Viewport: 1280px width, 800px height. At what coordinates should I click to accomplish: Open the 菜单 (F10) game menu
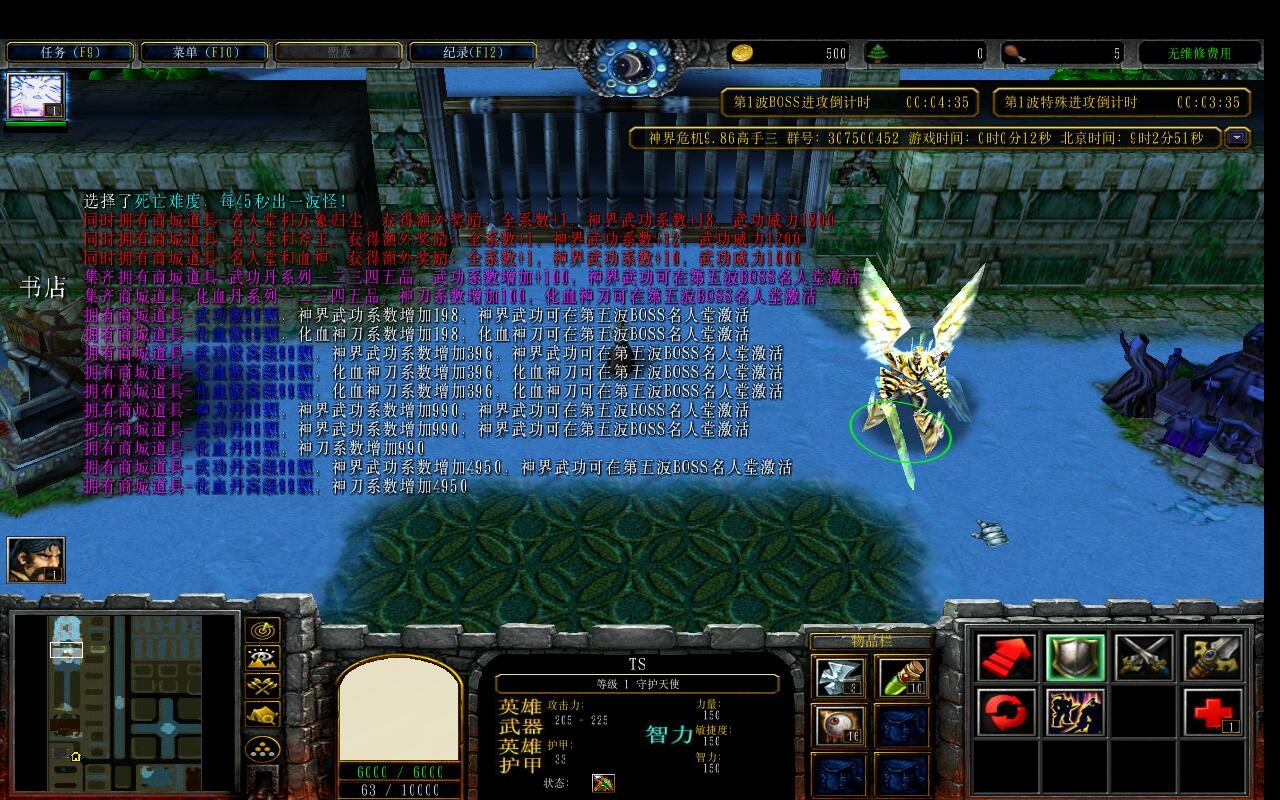point(204,52)
